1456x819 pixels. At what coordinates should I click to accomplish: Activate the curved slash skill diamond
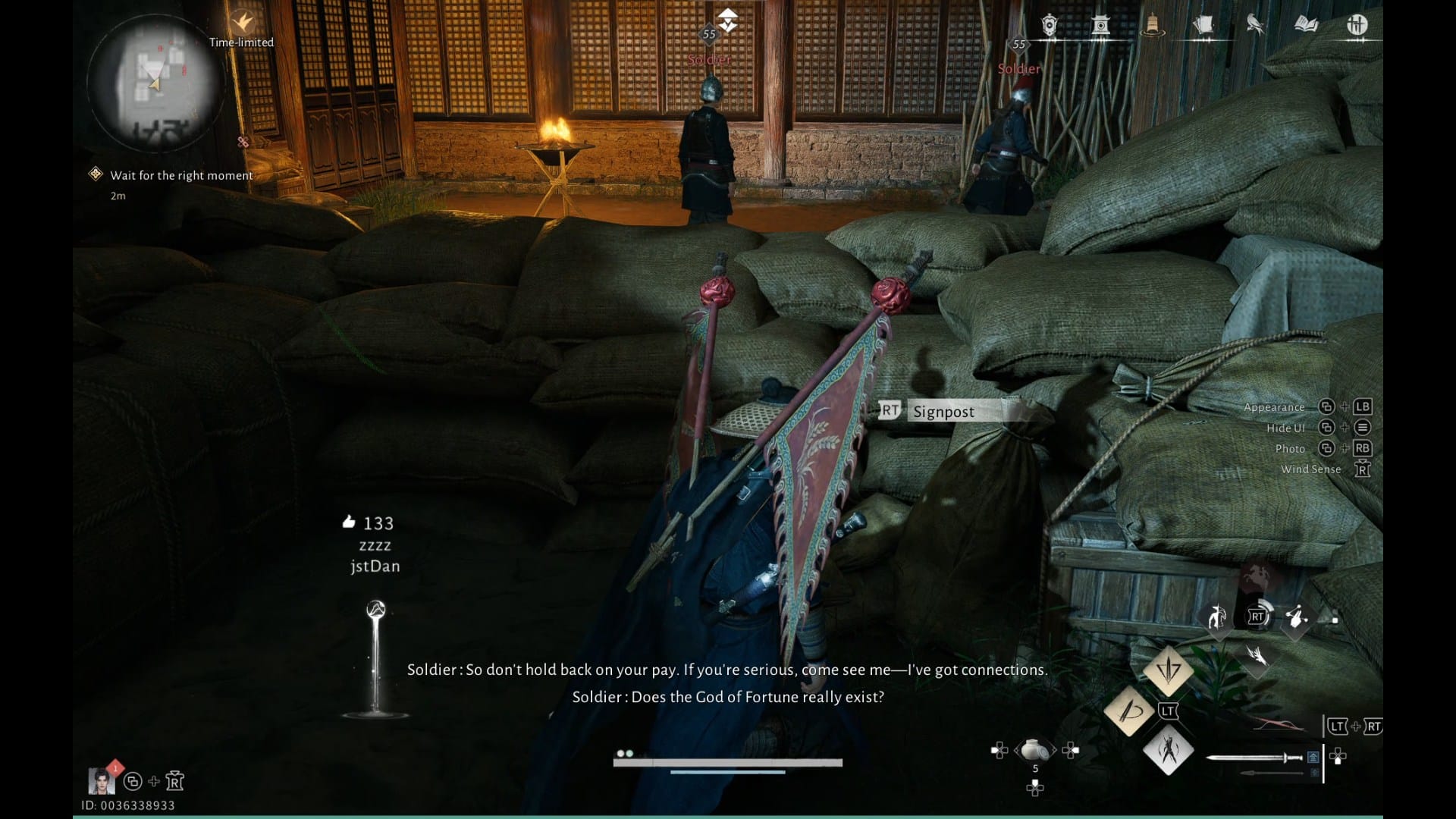pos(1129,711)
